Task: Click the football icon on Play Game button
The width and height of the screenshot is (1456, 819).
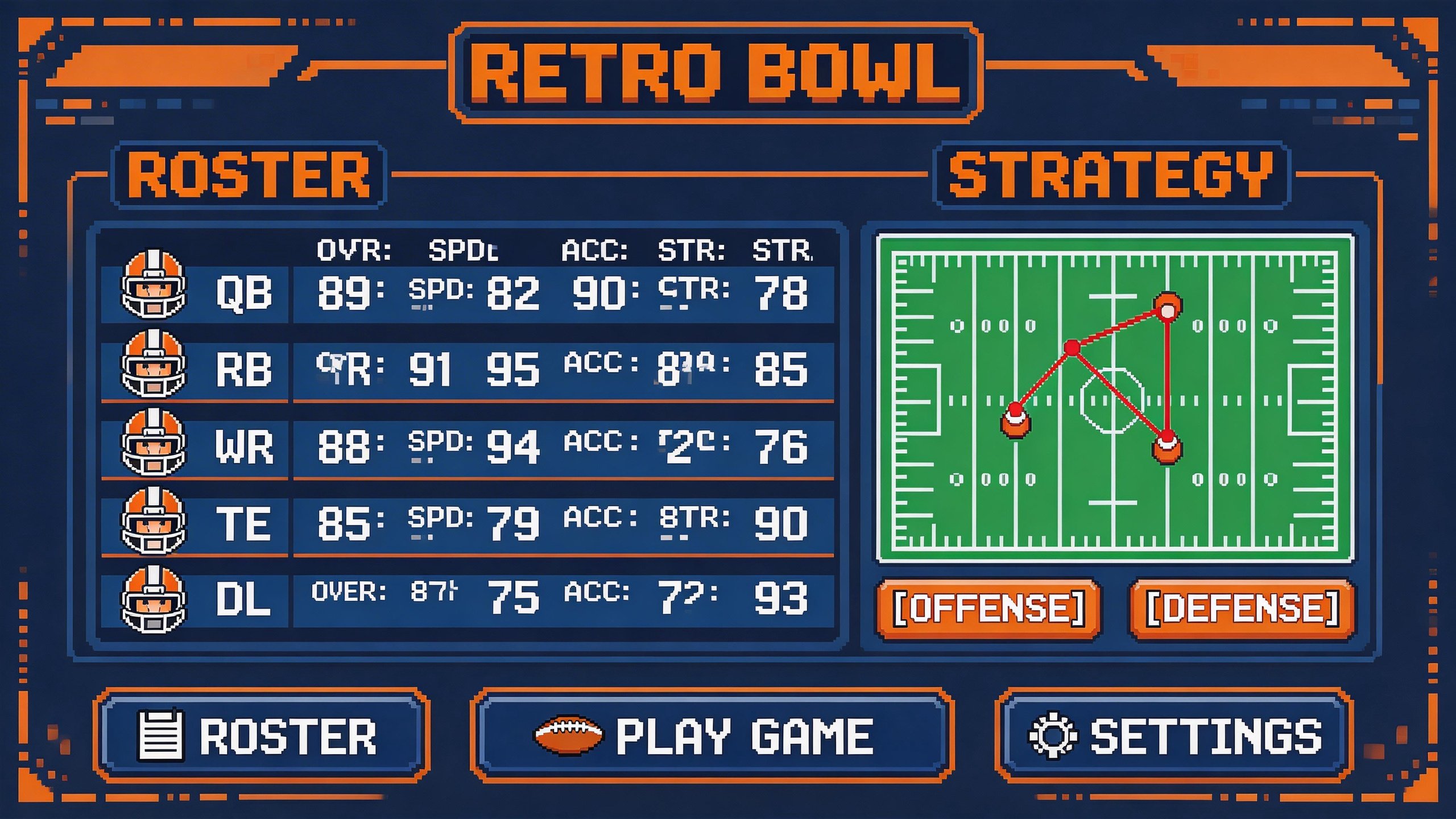Action: (x=569, y=734)
